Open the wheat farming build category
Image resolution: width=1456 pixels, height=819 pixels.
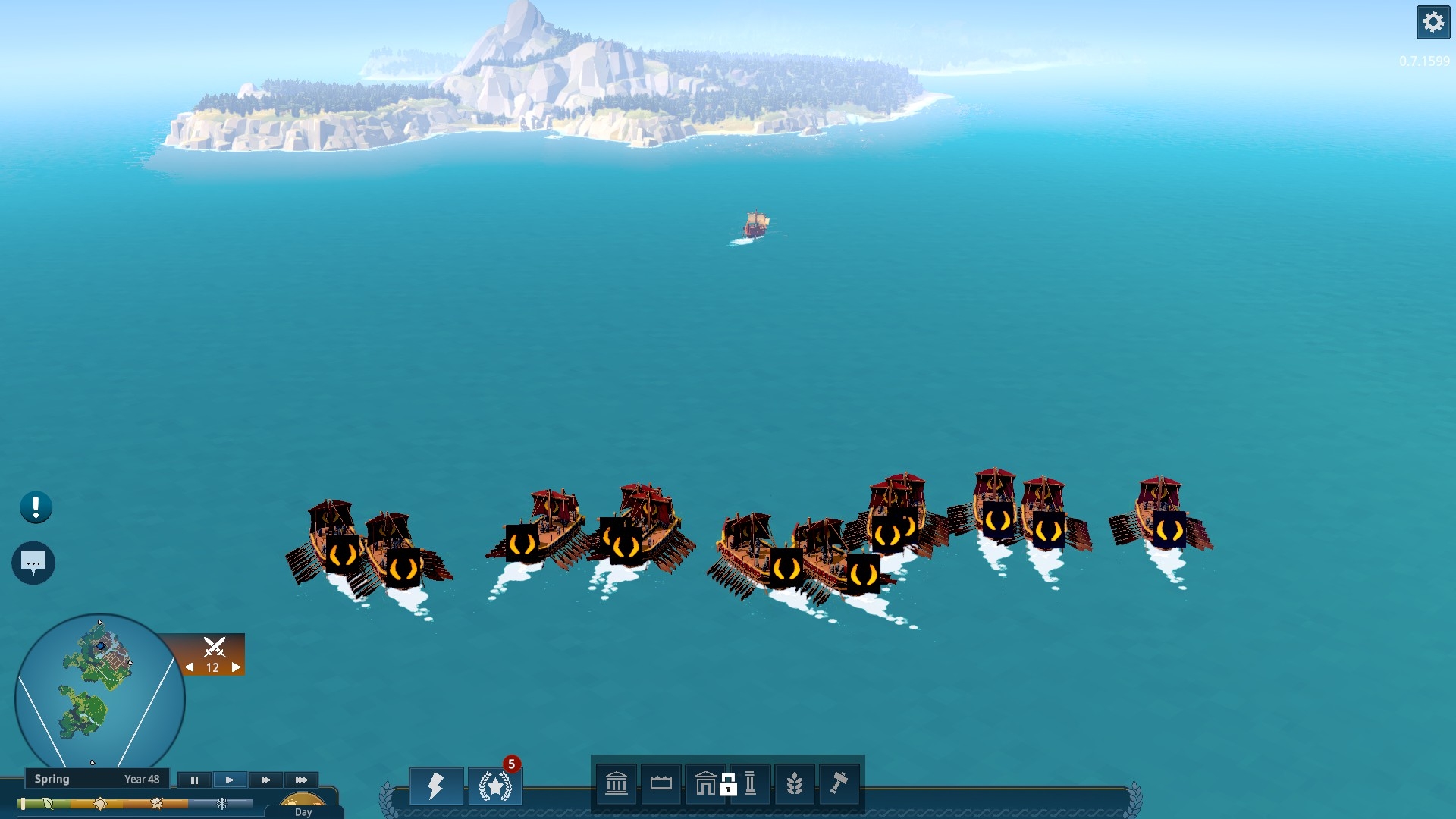(x=794, y=783)
